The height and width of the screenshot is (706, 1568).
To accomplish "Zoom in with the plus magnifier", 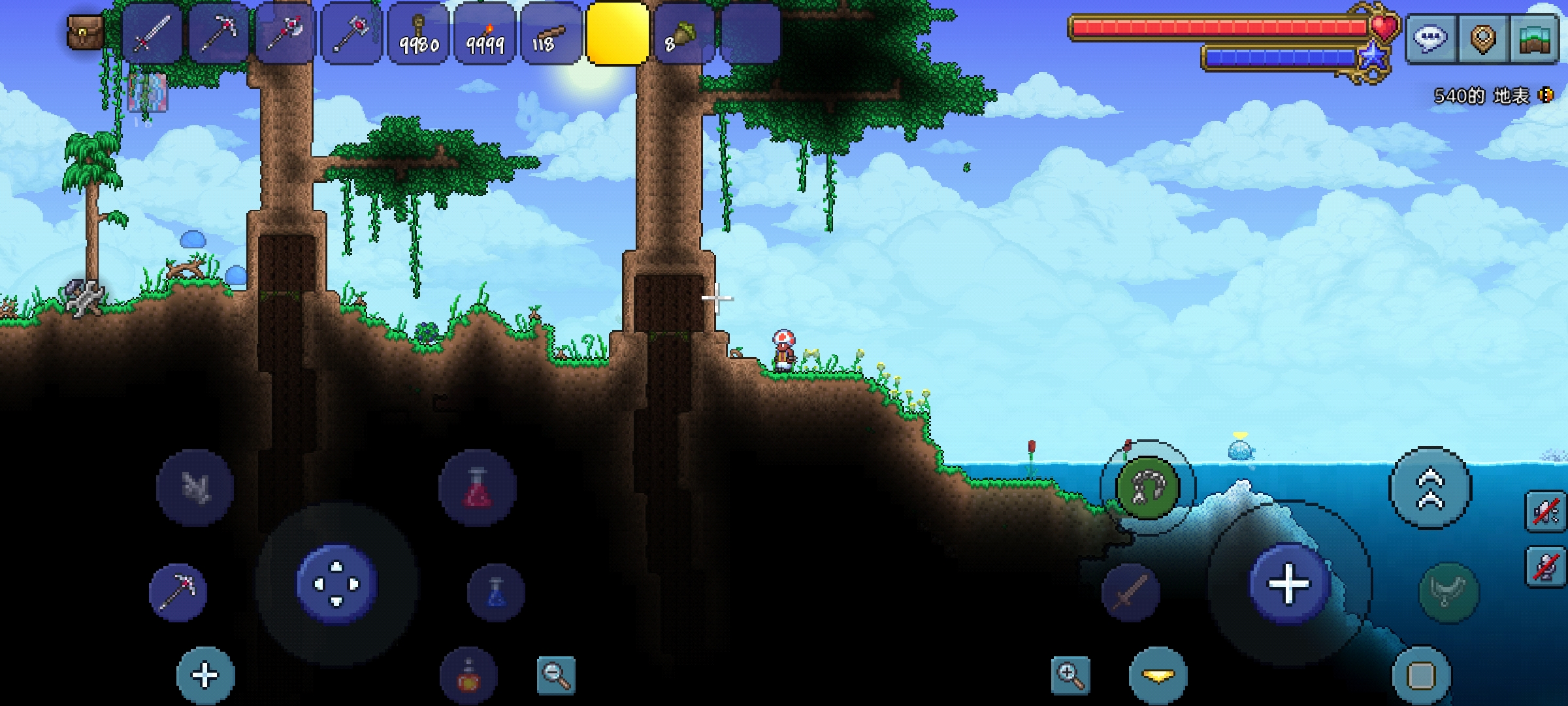I will coord(1071,675).
